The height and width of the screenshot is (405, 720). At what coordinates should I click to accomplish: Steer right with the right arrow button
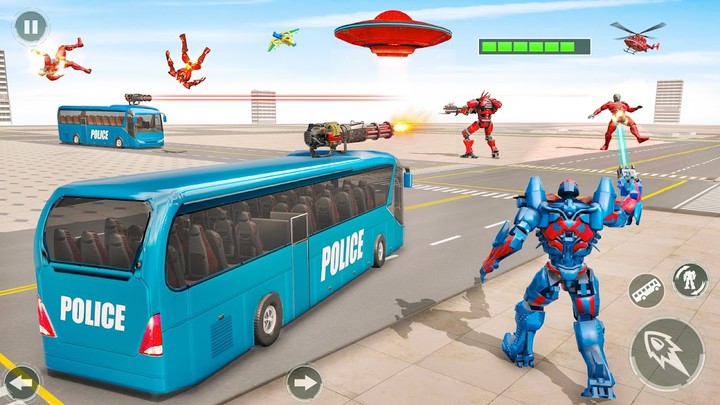[x=304, y=382]
